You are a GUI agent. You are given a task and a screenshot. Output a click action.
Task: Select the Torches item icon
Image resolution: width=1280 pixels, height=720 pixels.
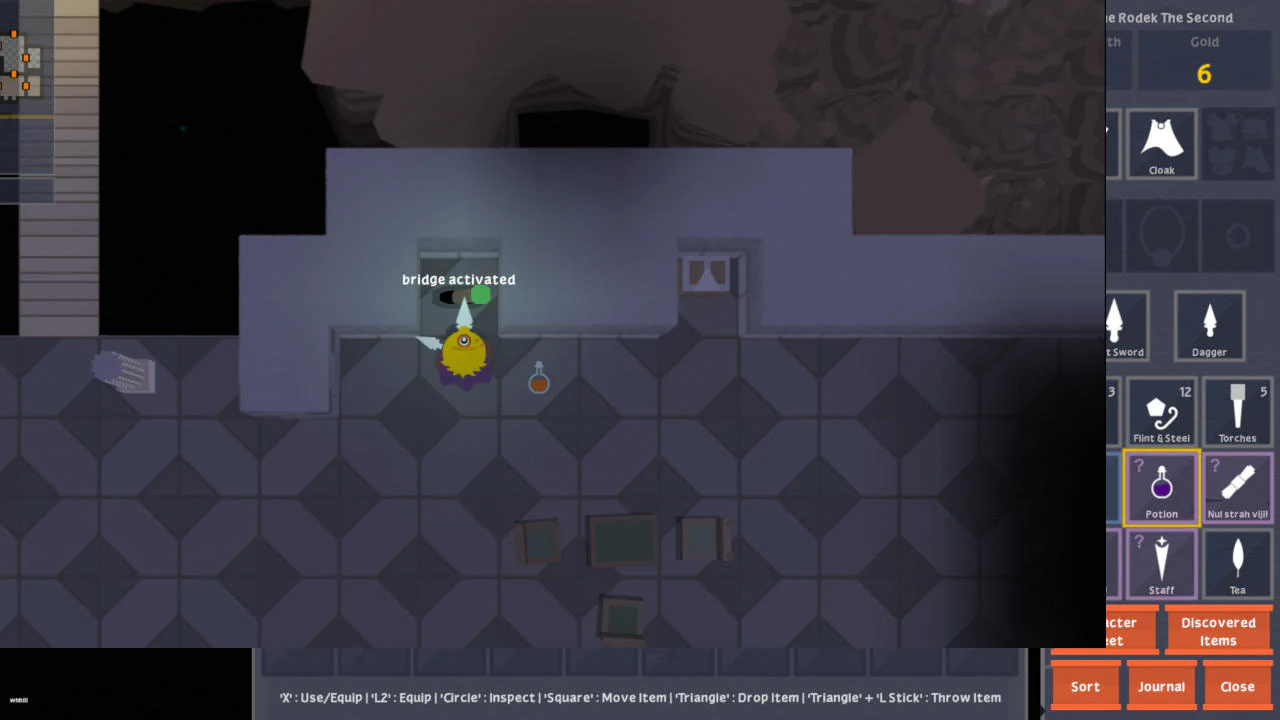[1237, 411]
